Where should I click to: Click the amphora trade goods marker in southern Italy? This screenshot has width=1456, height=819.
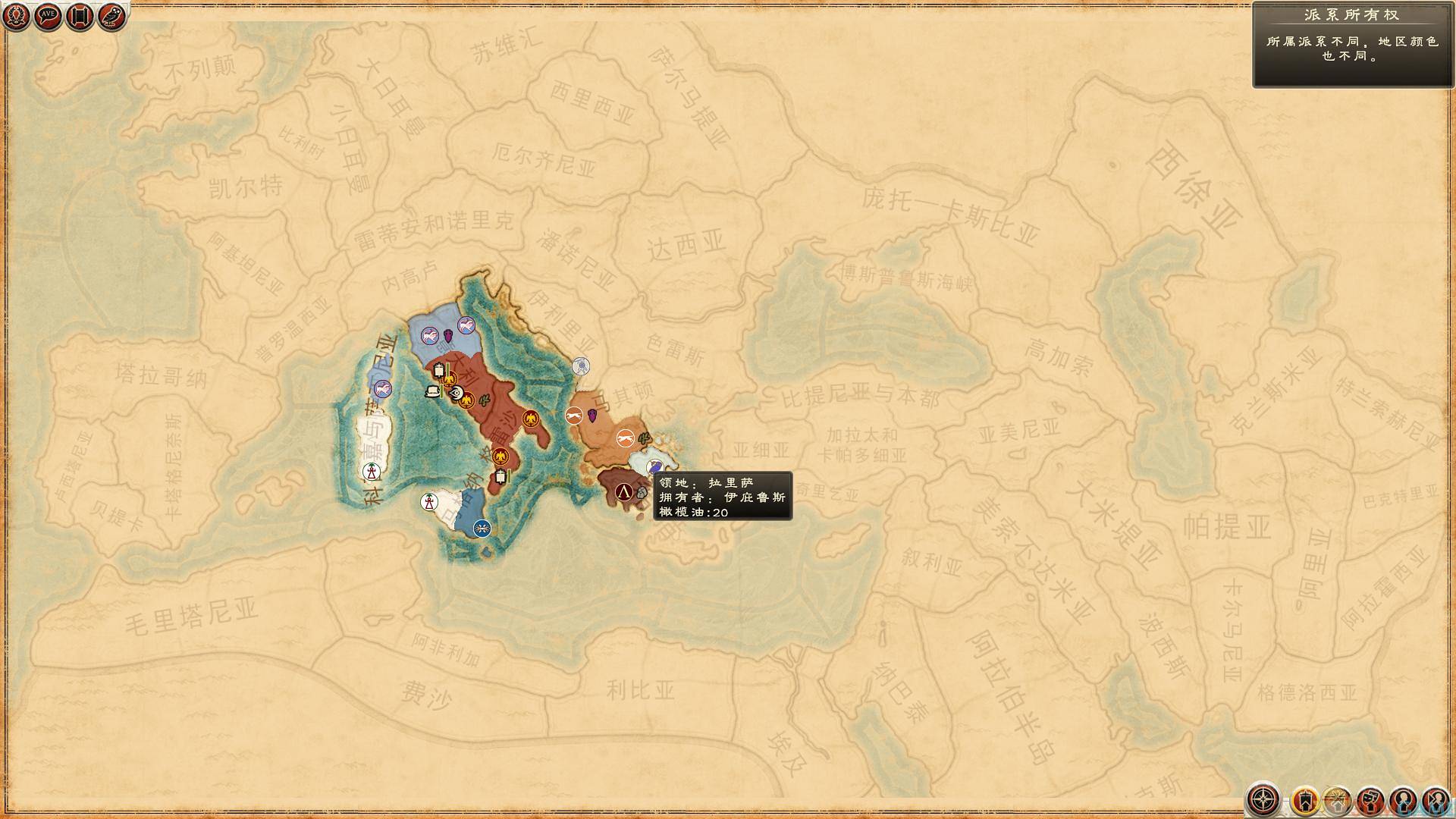point(500,478)
